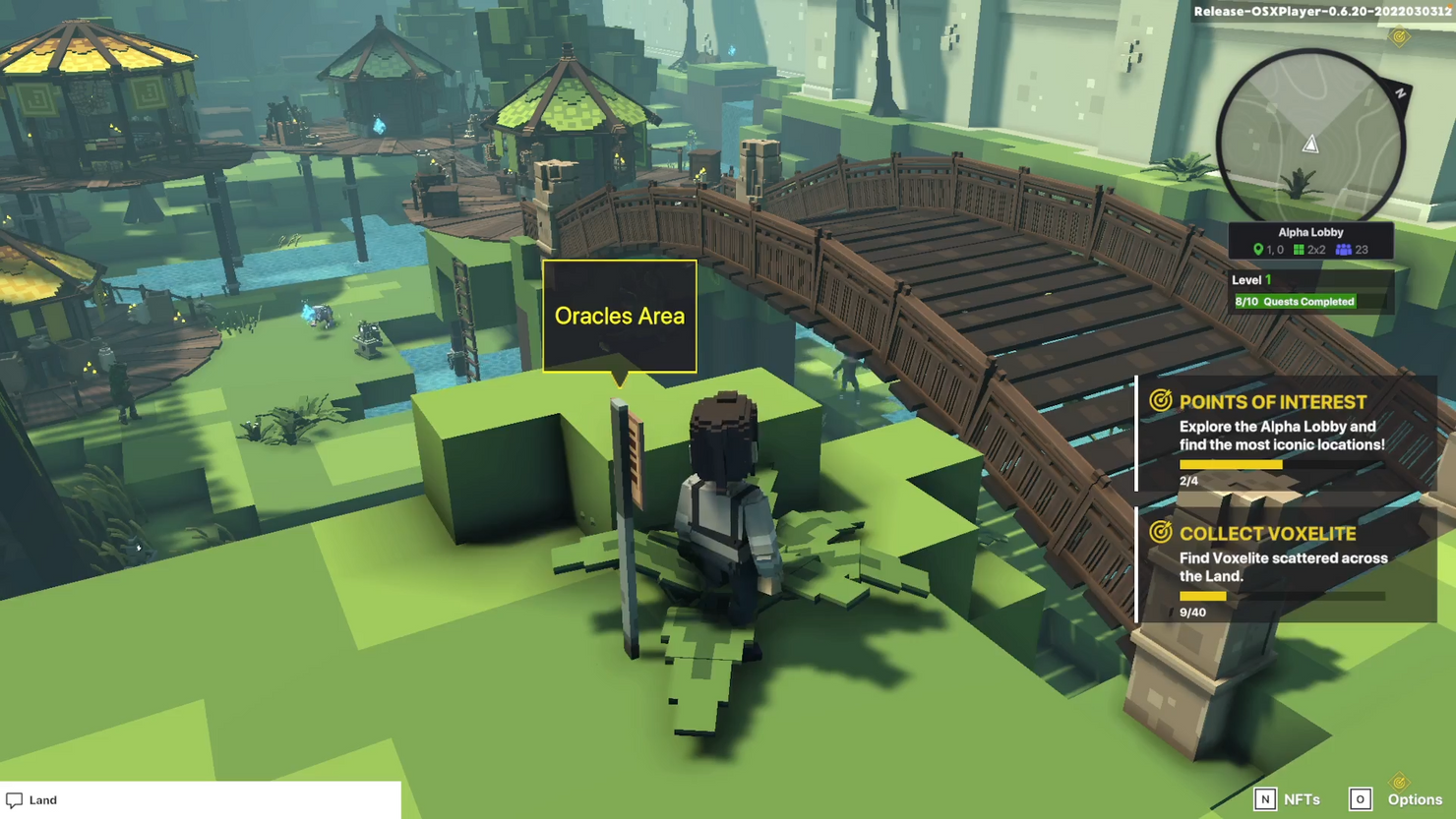Click the location pin icon in the Alpha Lobby panel
This screenshot has width=1456, height=819.
(x=1260, y=250)
